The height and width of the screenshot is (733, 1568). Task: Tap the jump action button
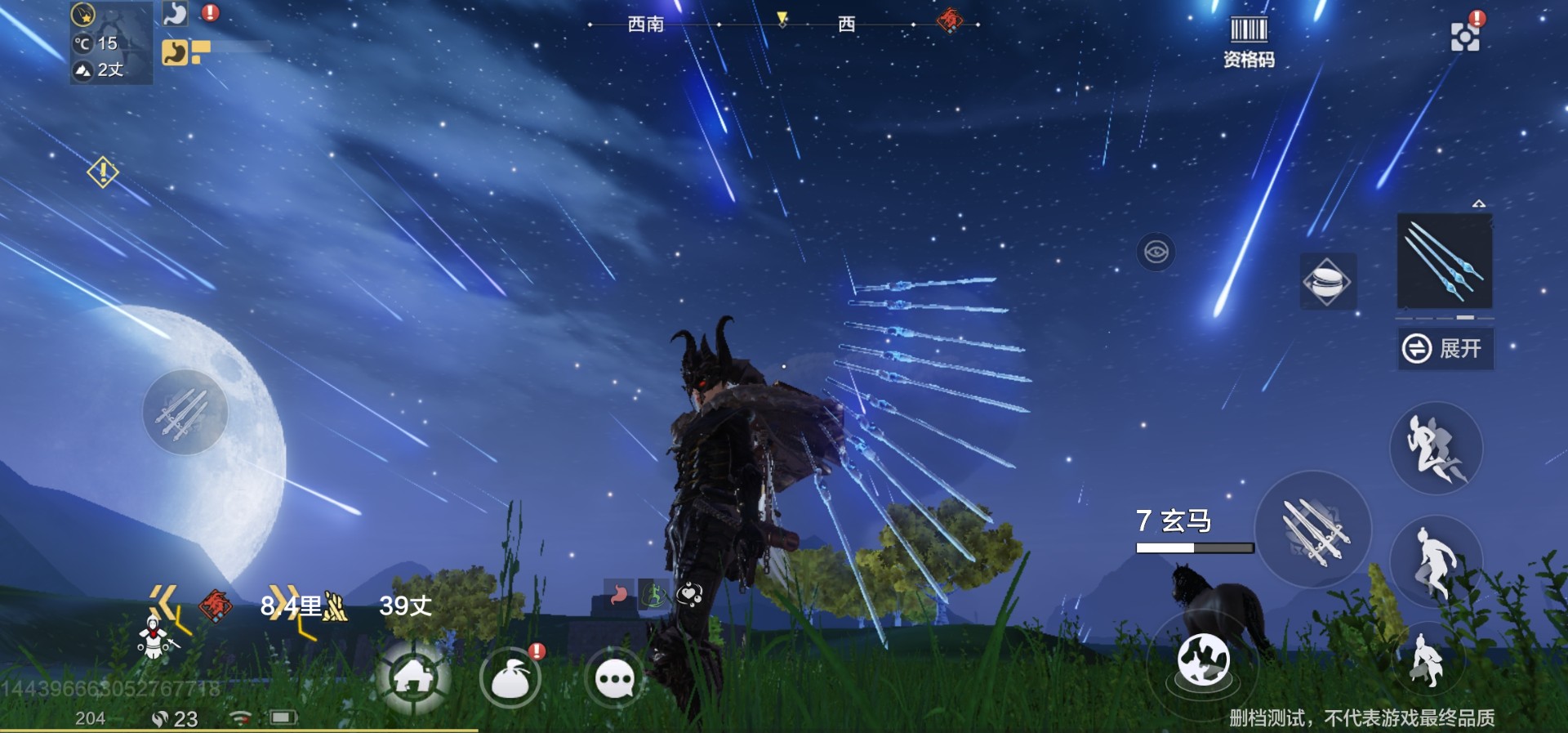1435,560
